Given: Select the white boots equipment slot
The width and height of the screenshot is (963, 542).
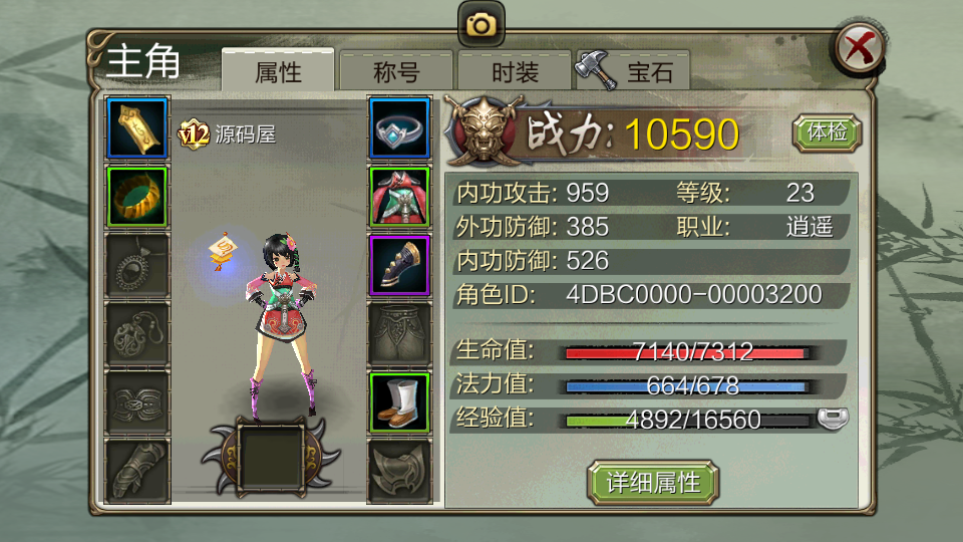Looking at the screenshot, I should pyautogui.click(x=399, y=402).
